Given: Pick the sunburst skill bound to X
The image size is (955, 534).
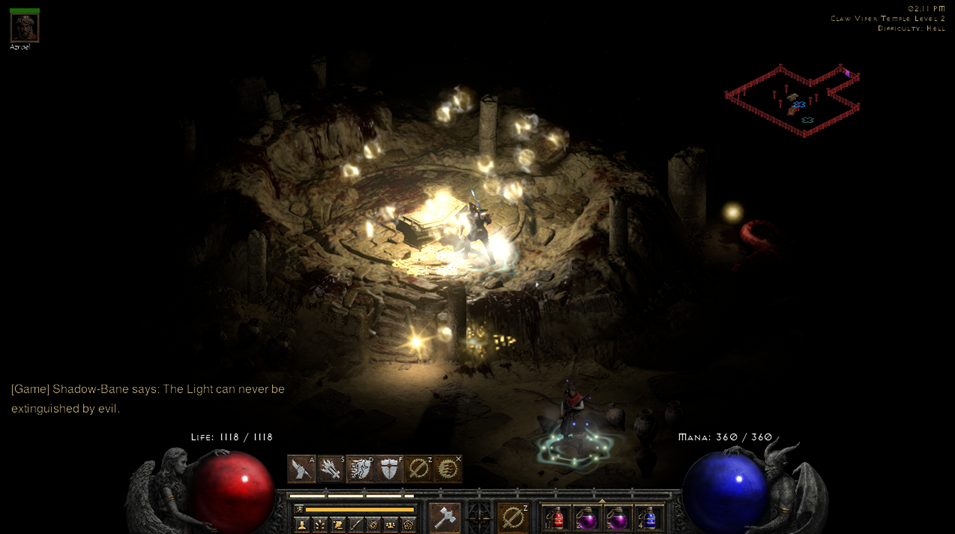Looking at the screenshot, I should (x=448, y=468).
